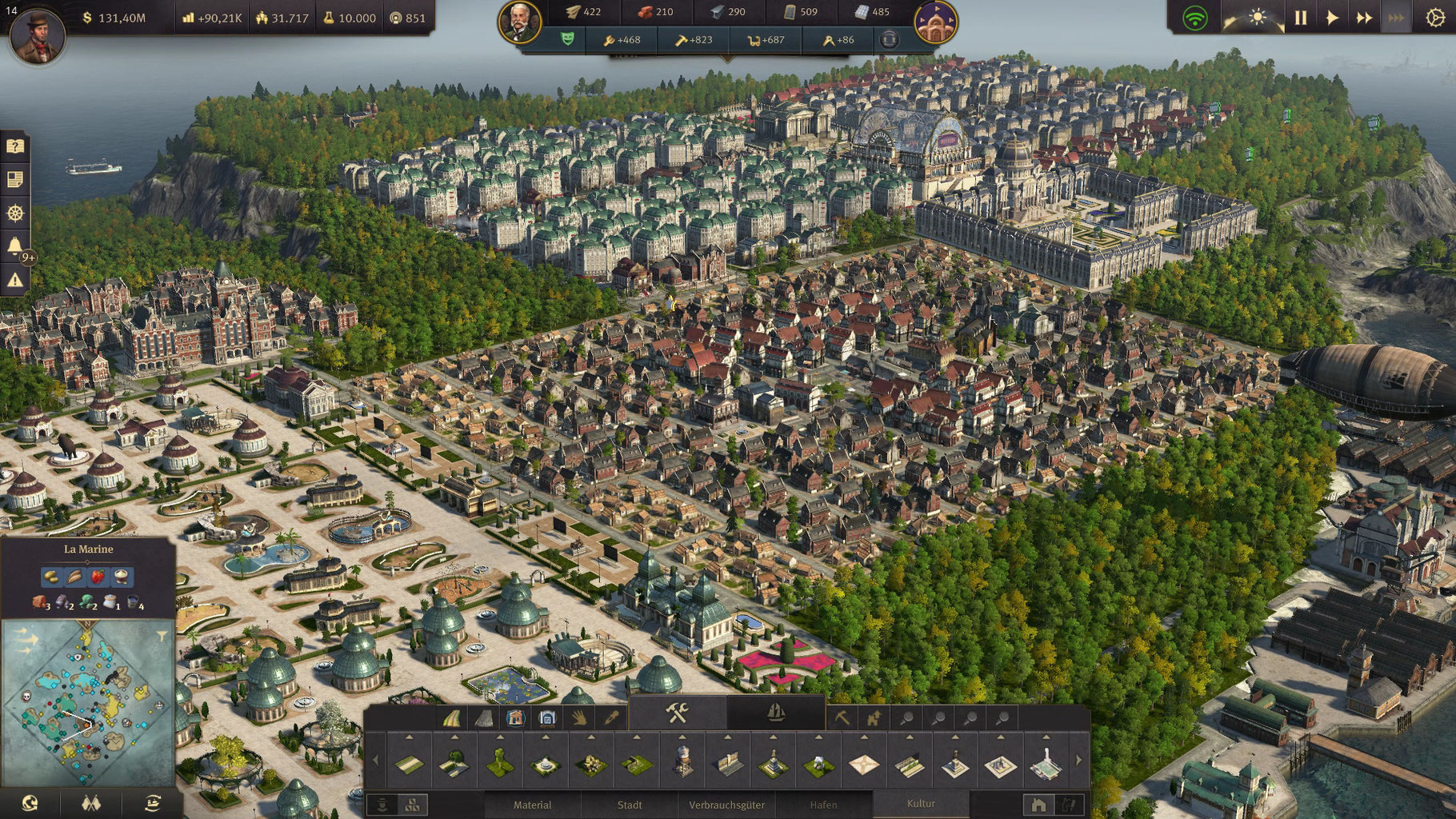Open the ship construction menu tab
The width and height of the screenshot is (1456, 819).
(x=775, y=713)
